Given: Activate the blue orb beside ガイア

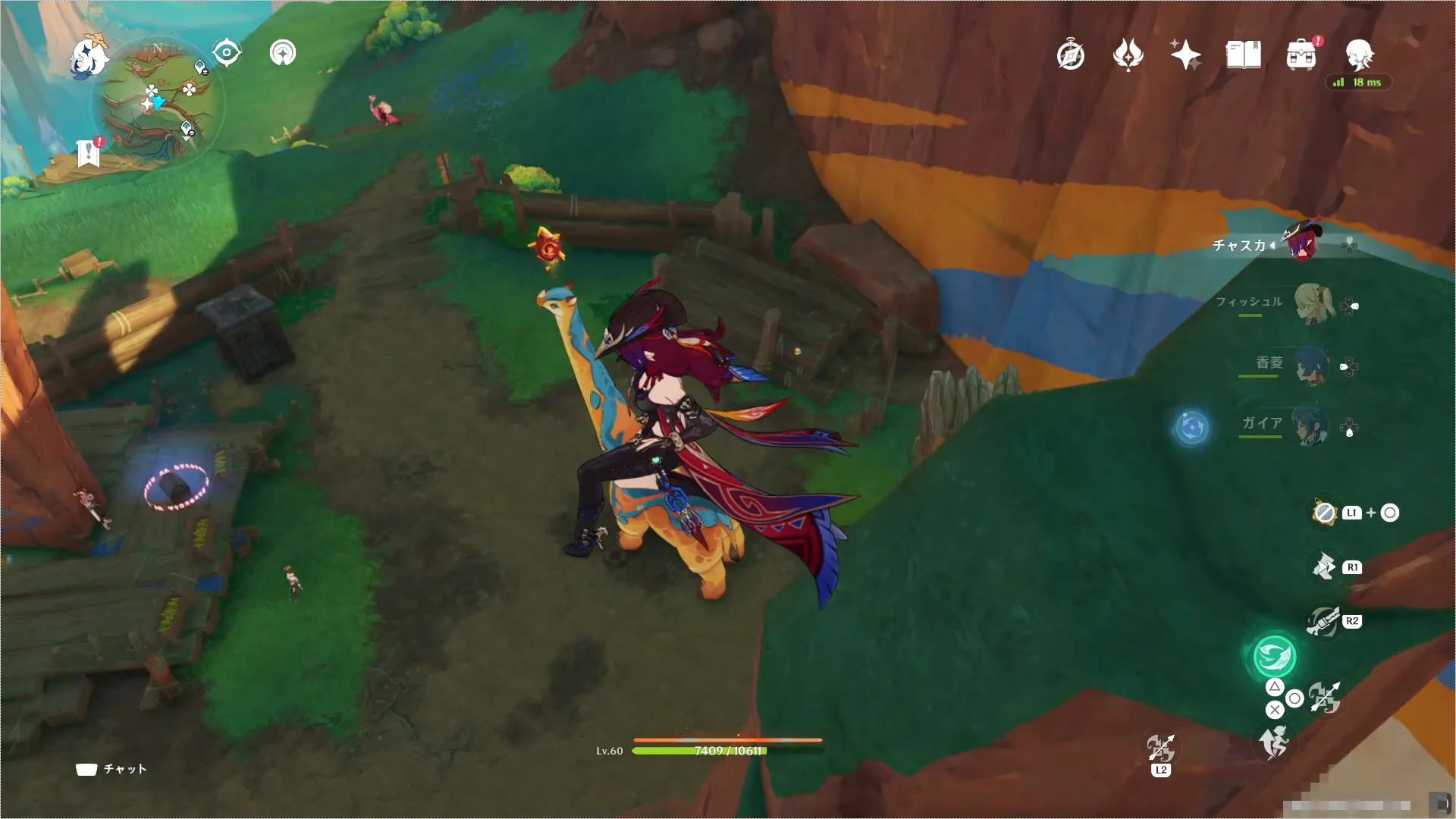Looking at the screenshot, I should [x=1191, y=428].
